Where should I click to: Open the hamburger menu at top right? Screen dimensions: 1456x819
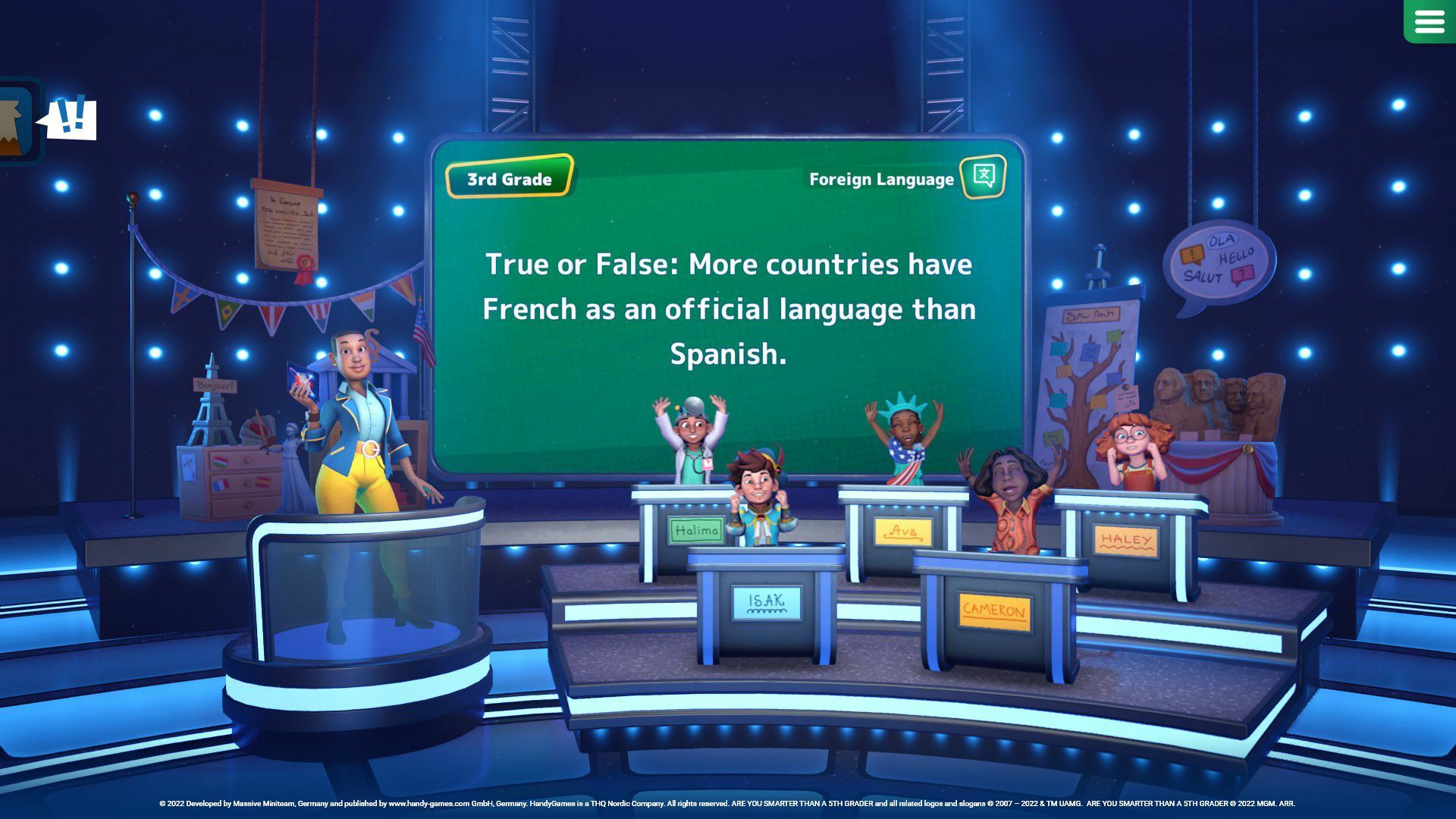[x=1429, y=21]
